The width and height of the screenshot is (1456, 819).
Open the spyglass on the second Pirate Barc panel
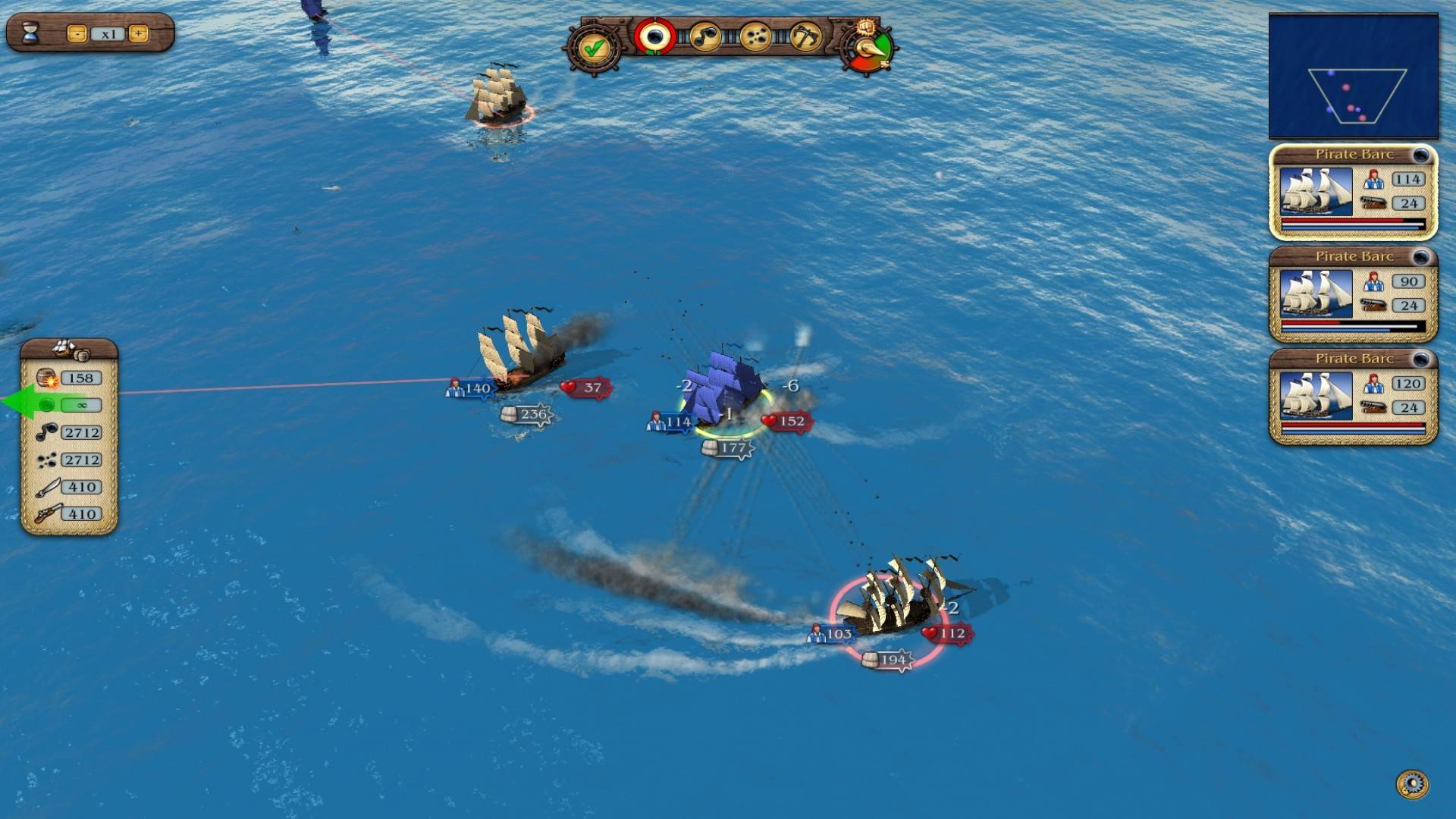[x=1420, y=257]
